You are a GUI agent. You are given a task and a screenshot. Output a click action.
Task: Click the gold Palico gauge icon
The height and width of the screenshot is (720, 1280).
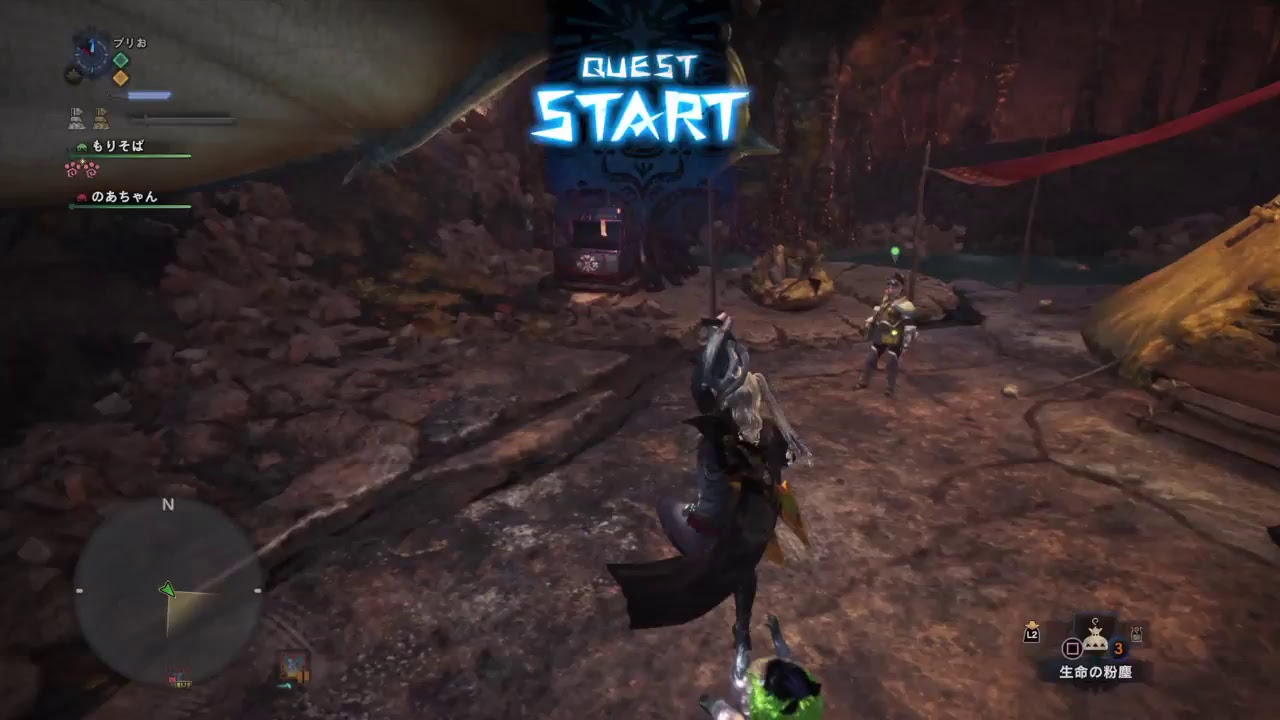click(101, 118)
